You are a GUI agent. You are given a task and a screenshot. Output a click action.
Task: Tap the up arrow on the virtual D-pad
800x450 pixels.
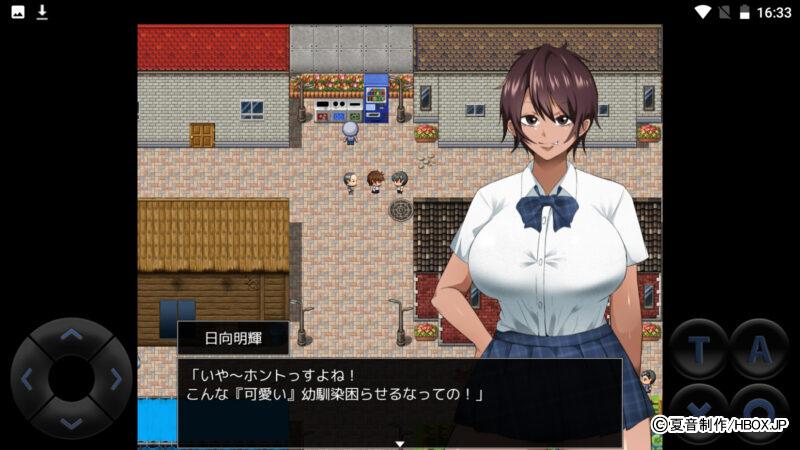[71, 336]
